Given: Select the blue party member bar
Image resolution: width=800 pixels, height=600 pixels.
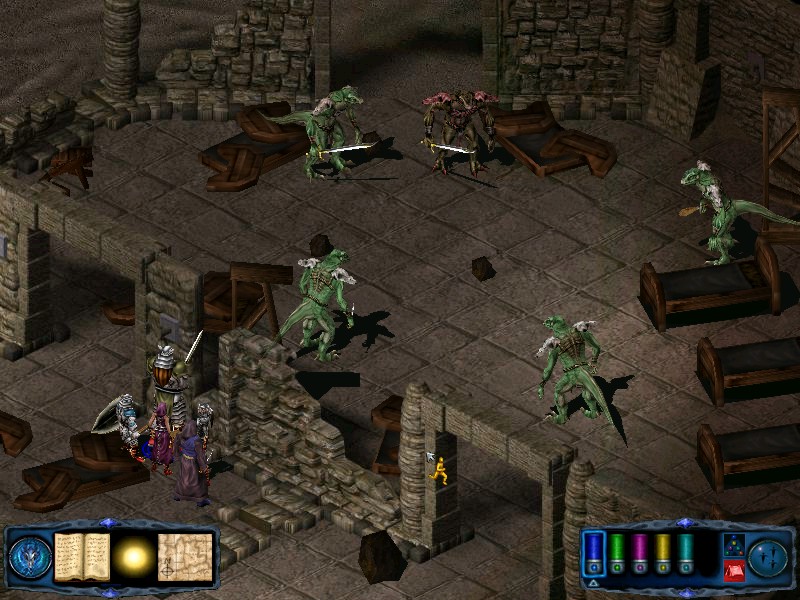Looking at the screenshot, I should [x=594, y=551].
